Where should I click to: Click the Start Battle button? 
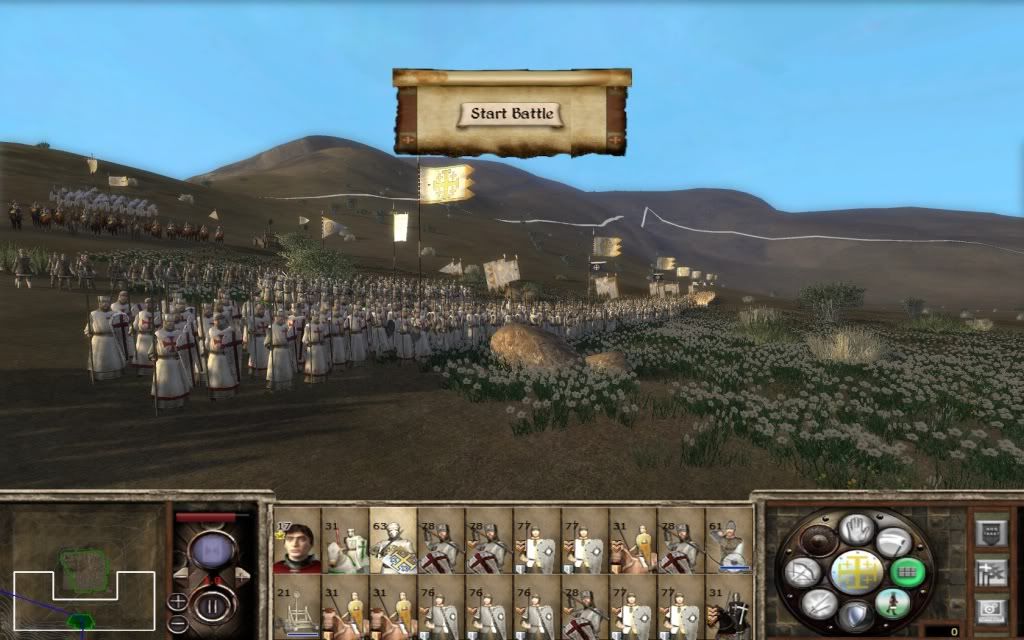point(511,114)
